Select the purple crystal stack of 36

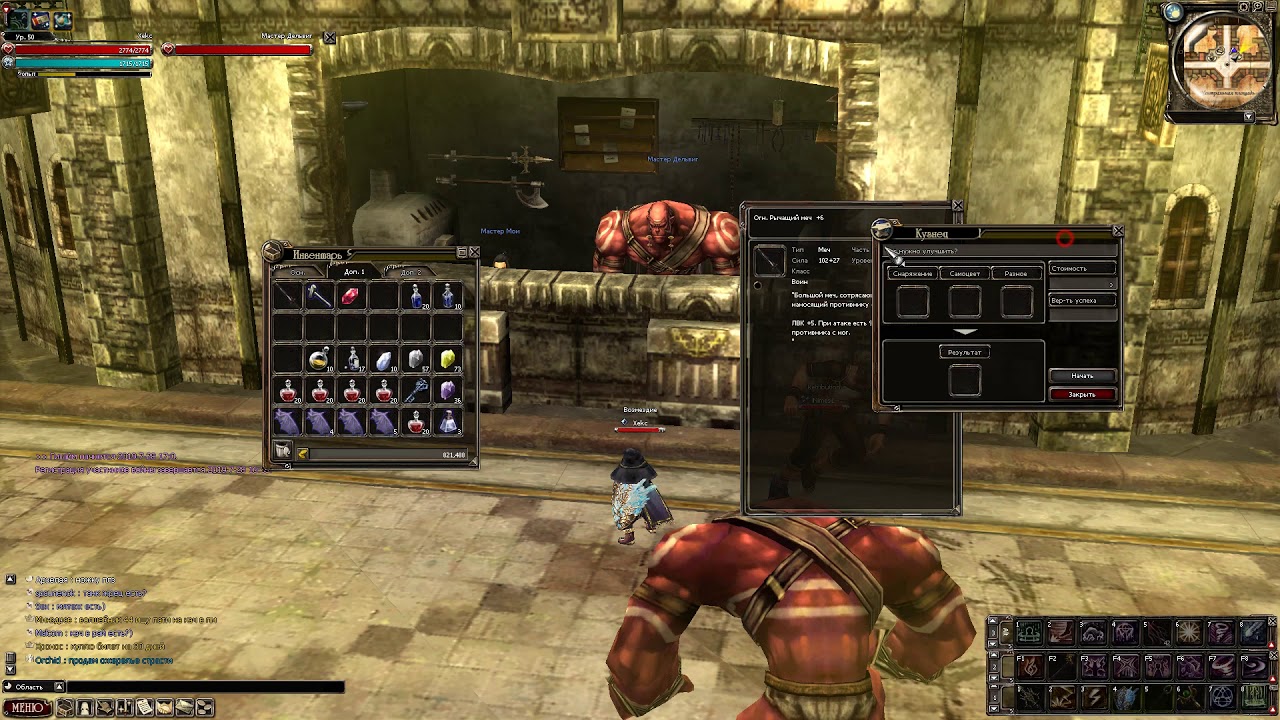pyautogui.click(x=447, y=391)
